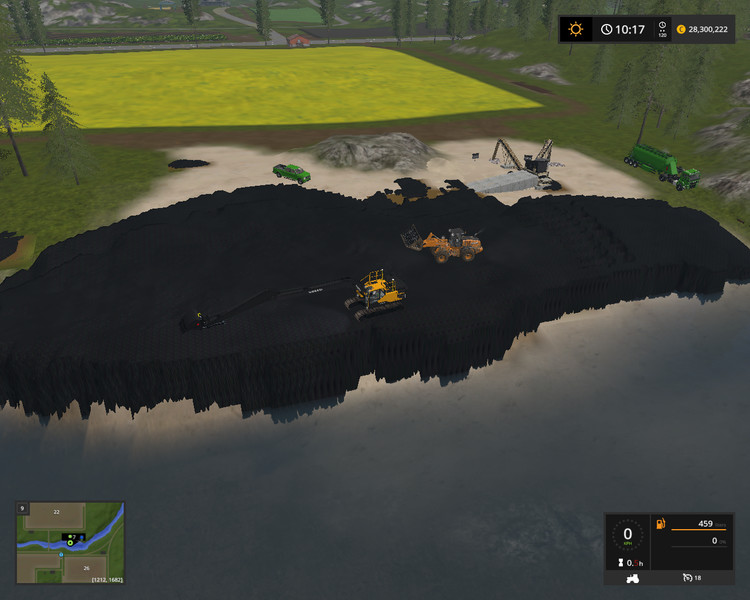
Task: Click the fuel pump icon
Action: [x=660, y=524]
